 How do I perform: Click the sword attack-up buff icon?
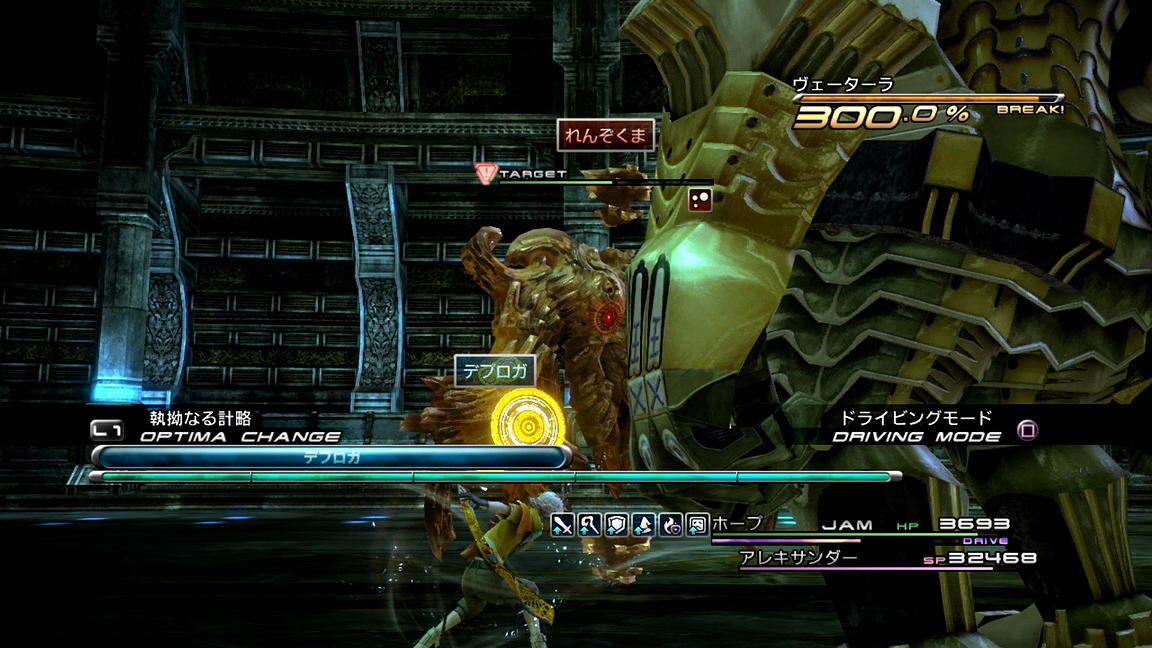pyautogui.click(x=562, y=524)
